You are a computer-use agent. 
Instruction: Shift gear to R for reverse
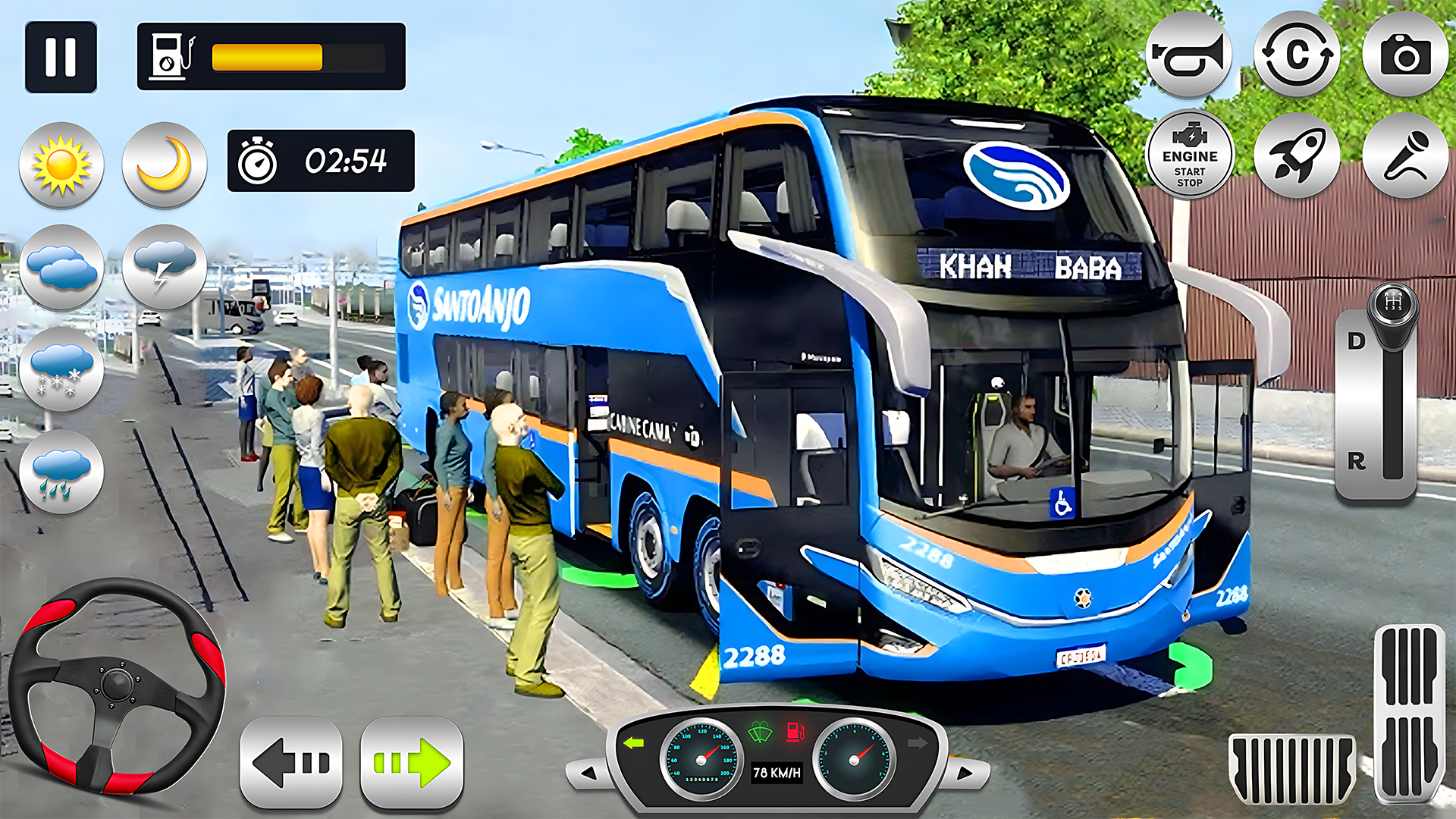(x=1357, y=461)
